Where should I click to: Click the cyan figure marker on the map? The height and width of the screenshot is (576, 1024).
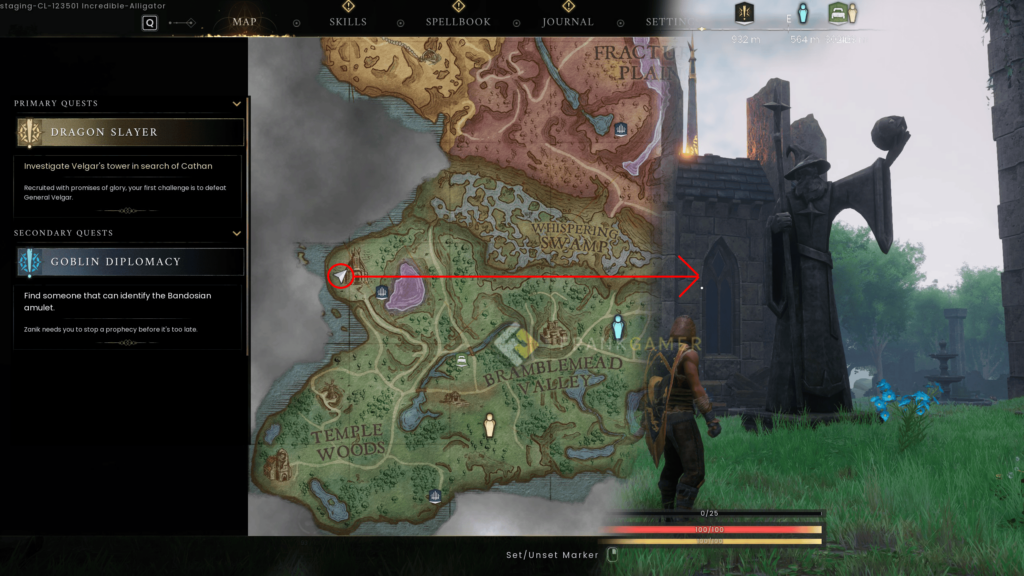click(x=618, y=326)
